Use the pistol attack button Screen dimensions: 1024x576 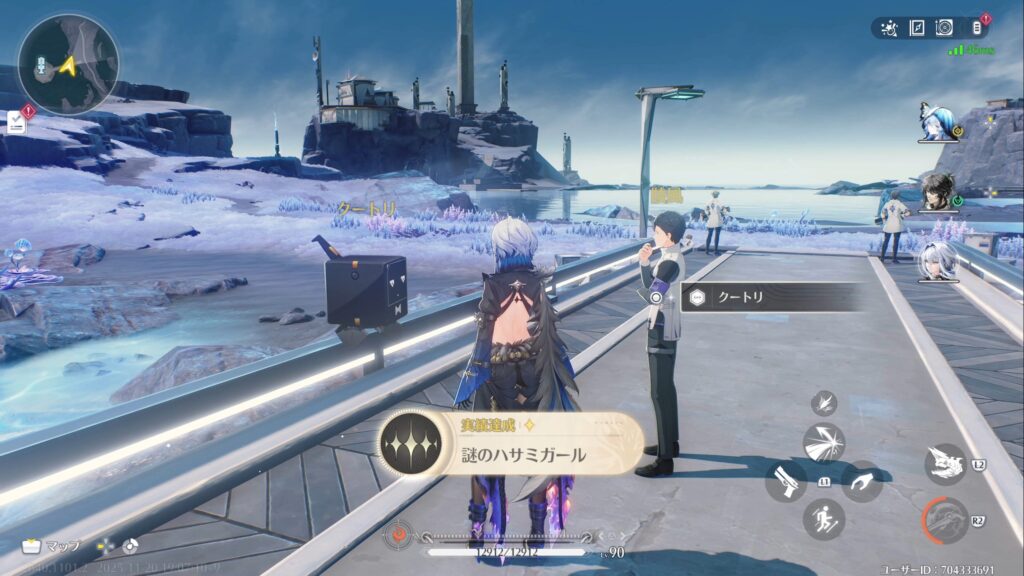(786, 481)
